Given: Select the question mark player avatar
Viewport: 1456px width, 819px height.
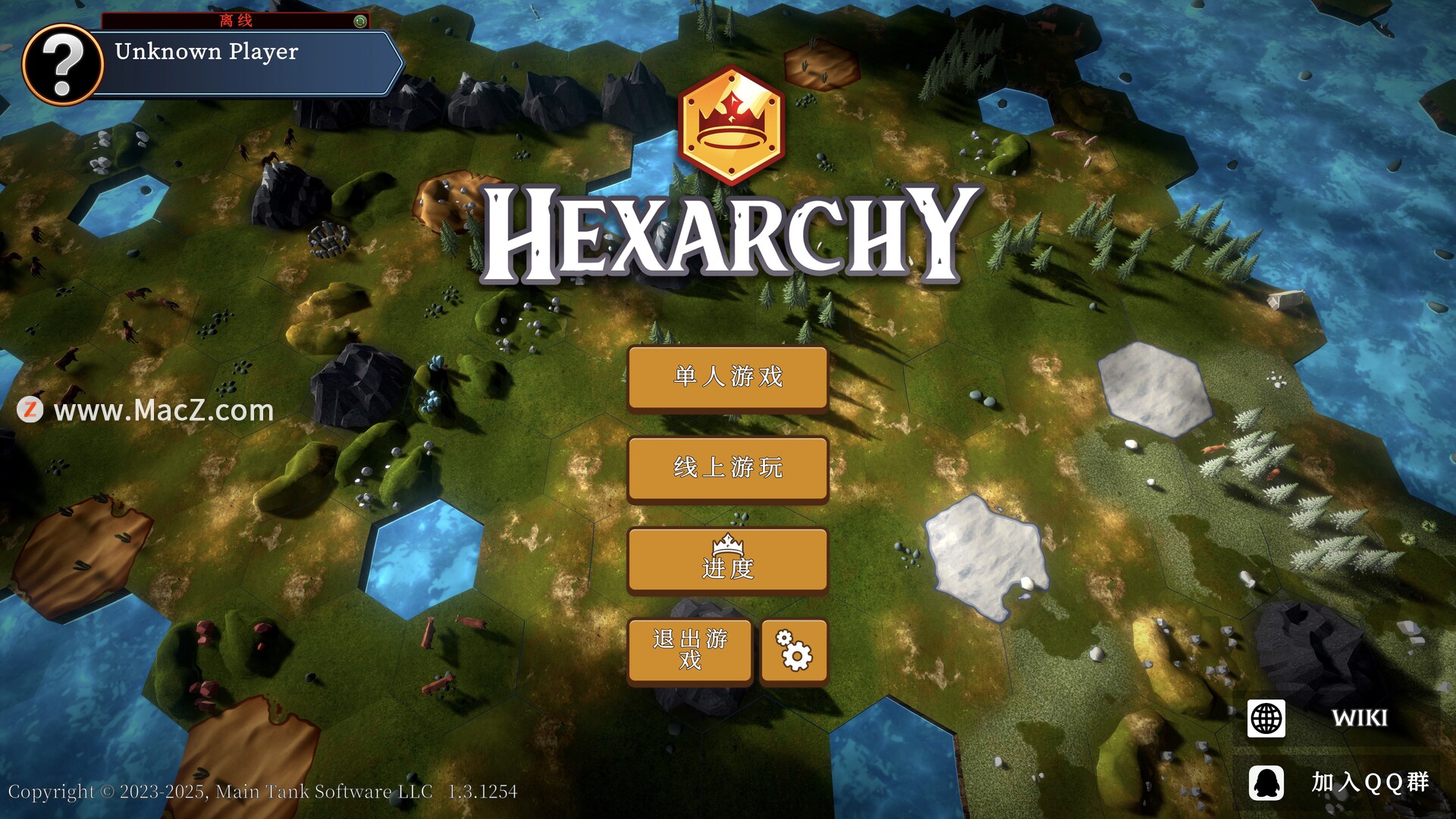Looking at the screenshot, I should (x=63, y=64).
